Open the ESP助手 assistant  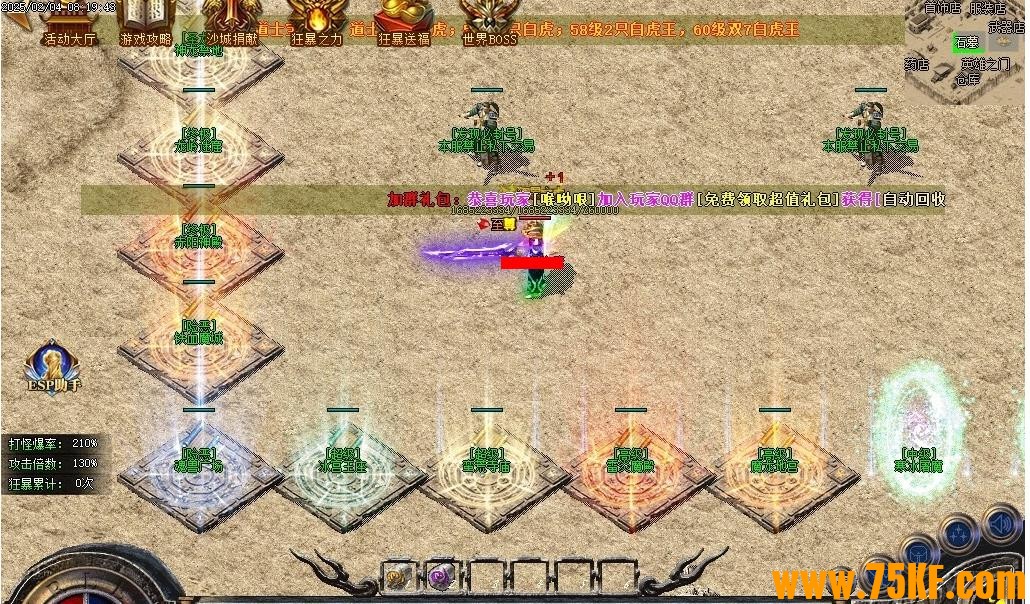[x=54, y=367]
